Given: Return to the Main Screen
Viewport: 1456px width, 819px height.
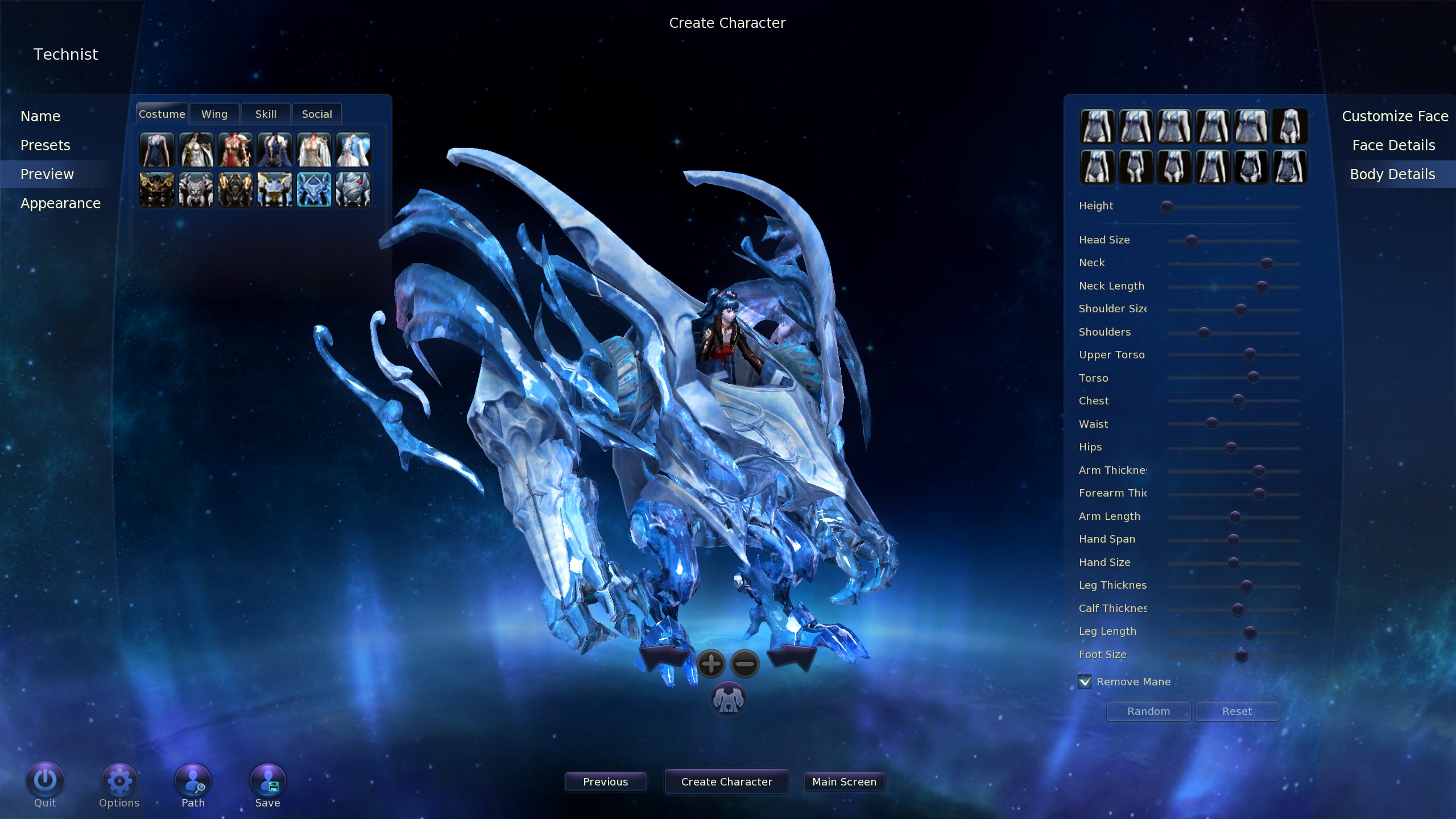Looking at the screenshot, I should 844,782.
